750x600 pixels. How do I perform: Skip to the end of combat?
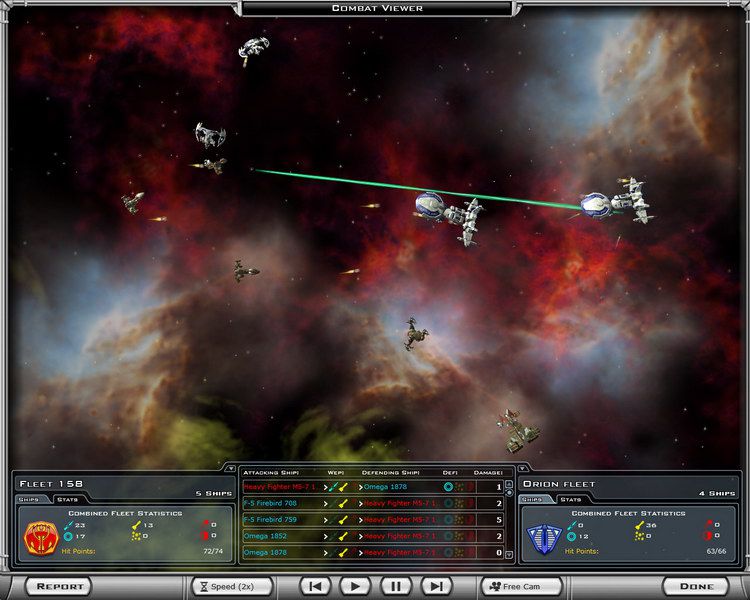click(x=435, y=586)
